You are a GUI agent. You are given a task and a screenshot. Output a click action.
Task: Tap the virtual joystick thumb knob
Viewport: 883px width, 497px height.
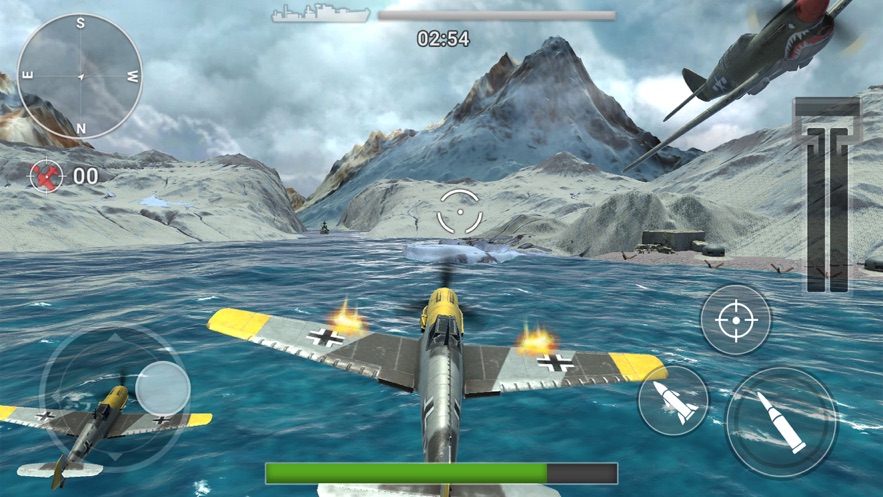pos(162,388)
